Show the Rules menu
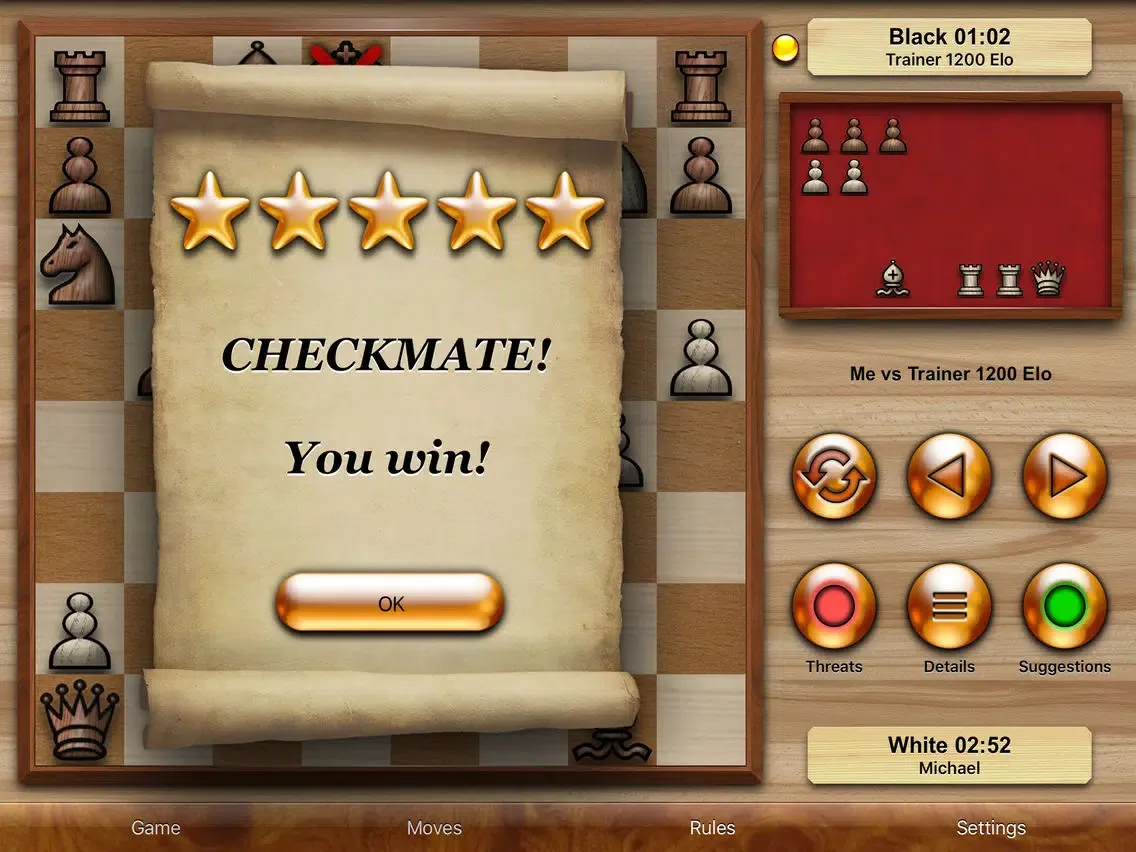Image resolution: width=1136 pixels, height=852 pixels. [712, 828]
